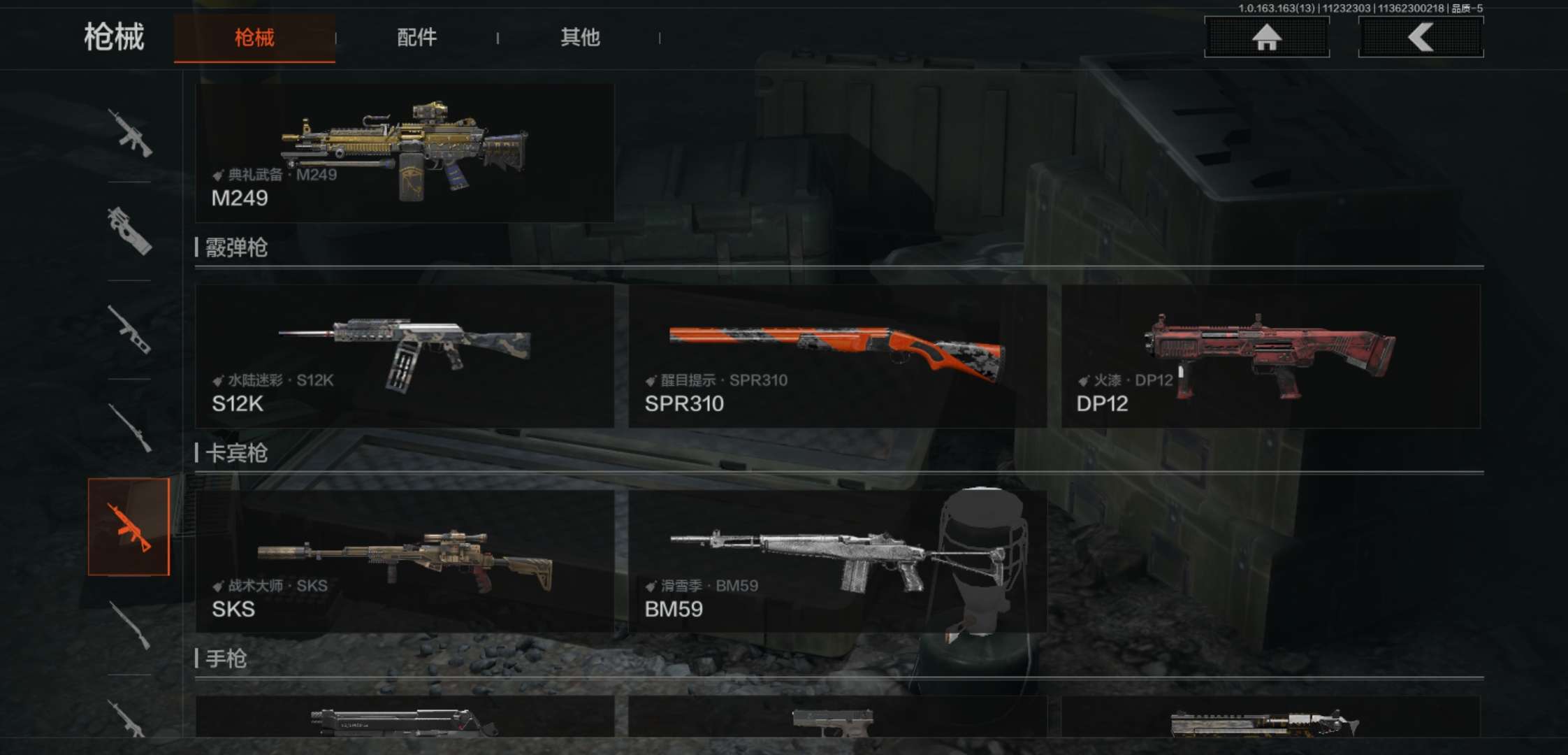Choose the S12K camo shotgun card
Screen dimensions: 1568x755
tap(405, 356)
